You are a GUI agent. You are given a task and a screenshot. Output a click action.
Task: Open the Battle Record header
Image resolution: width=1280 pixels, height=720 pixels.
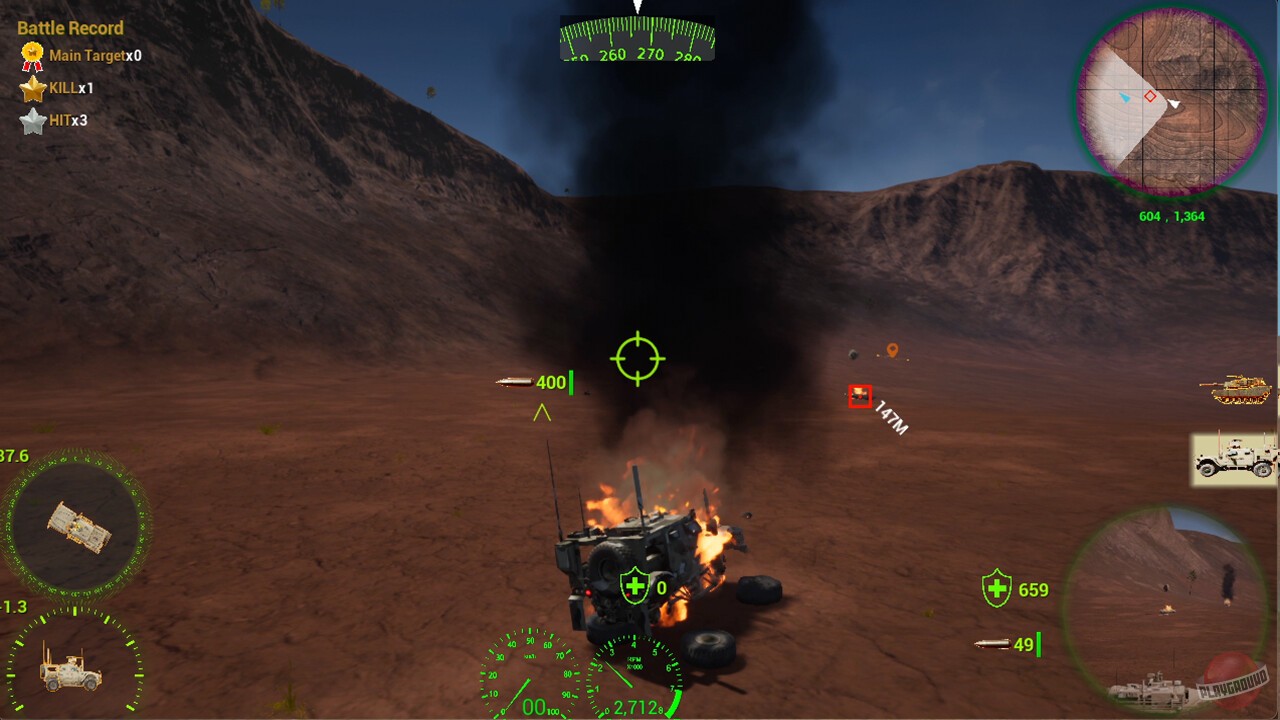pyautogui.click(x=70, y=28)
